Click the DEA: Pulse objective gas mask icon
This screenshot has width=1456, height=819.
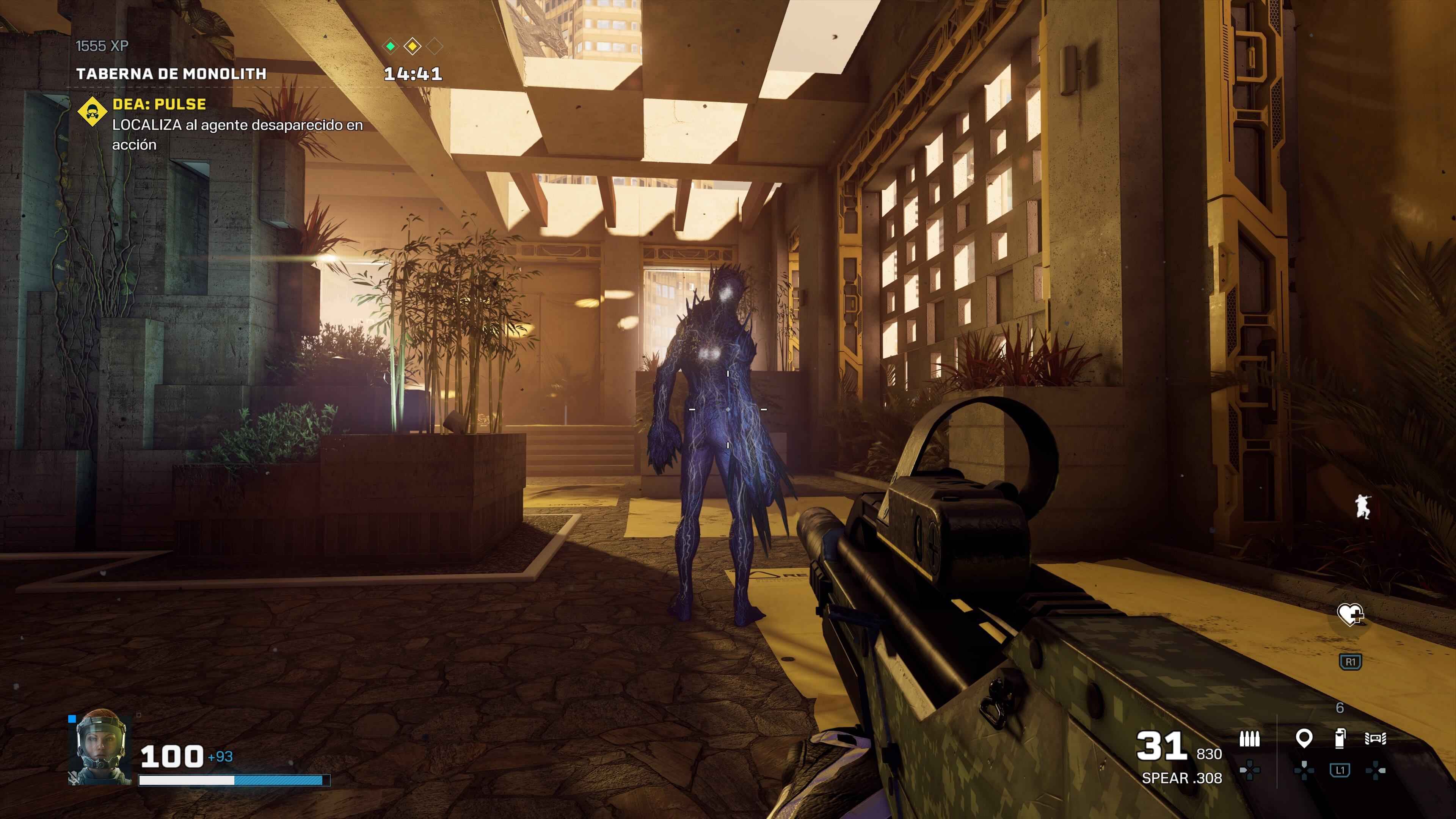click(92, 111)
